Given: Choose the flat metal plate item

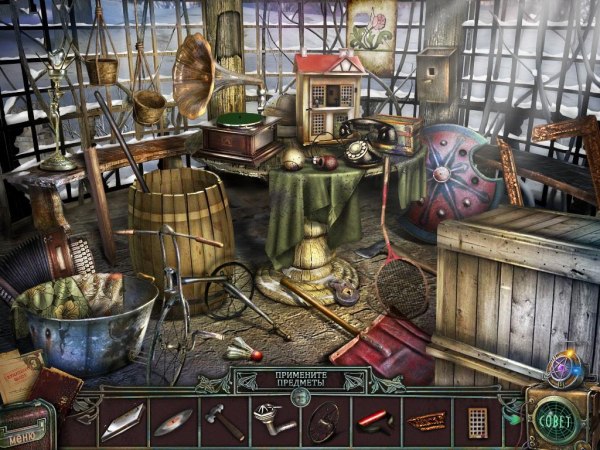Looking at the screenshot, I should (122, 421).
